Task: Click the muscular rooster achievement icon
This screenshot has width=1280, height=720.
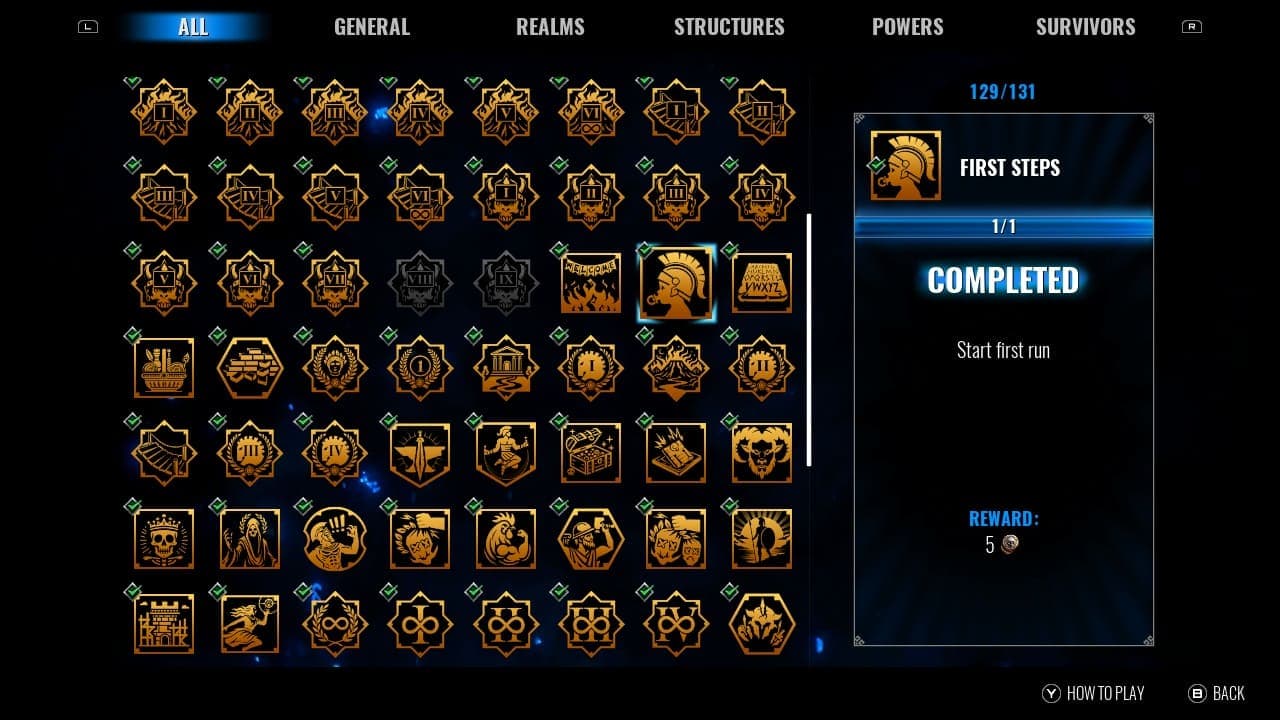Action: point(505,538)
